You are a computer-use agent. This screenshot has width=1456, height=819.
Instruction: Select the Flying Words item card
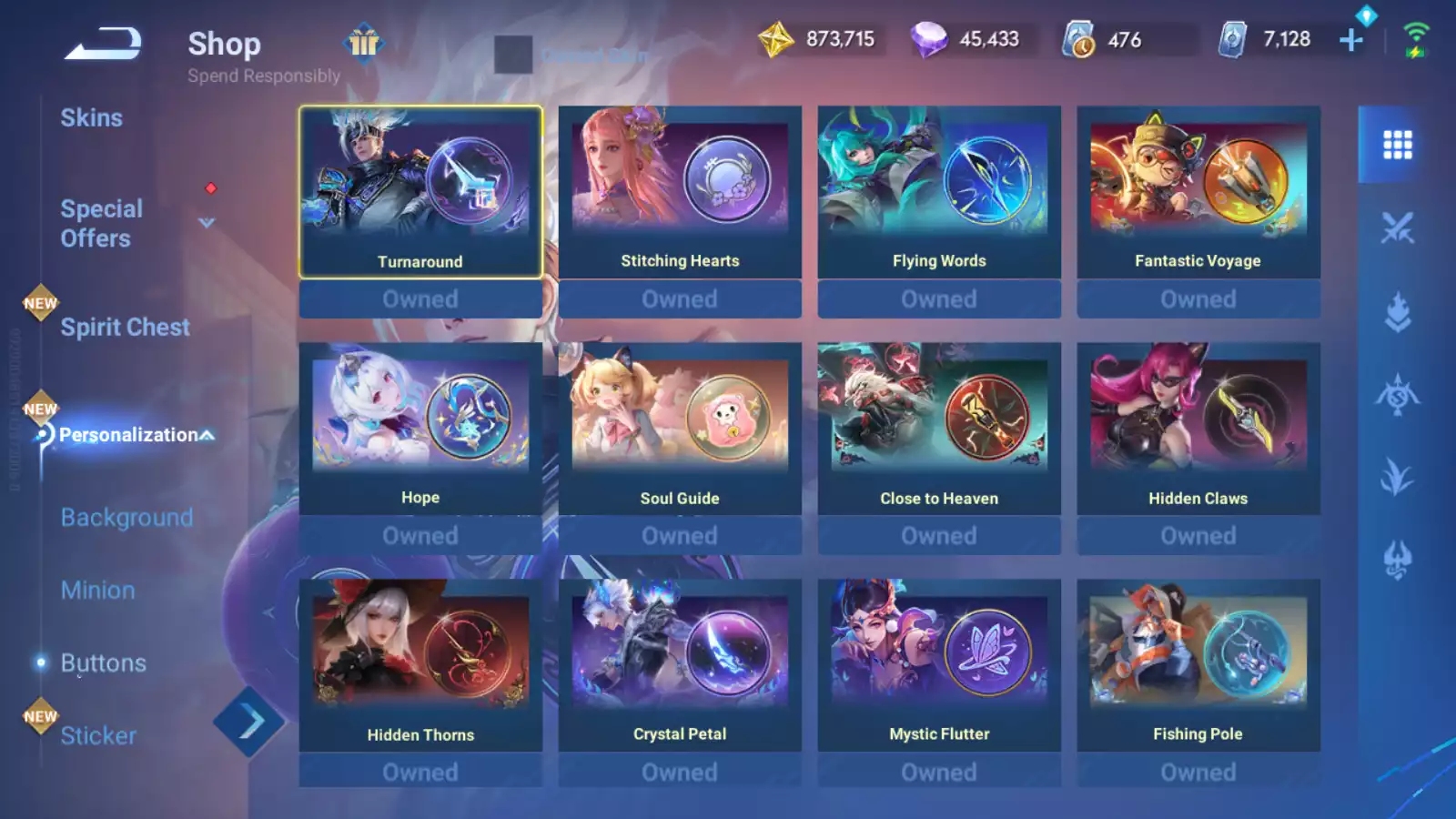939,192
